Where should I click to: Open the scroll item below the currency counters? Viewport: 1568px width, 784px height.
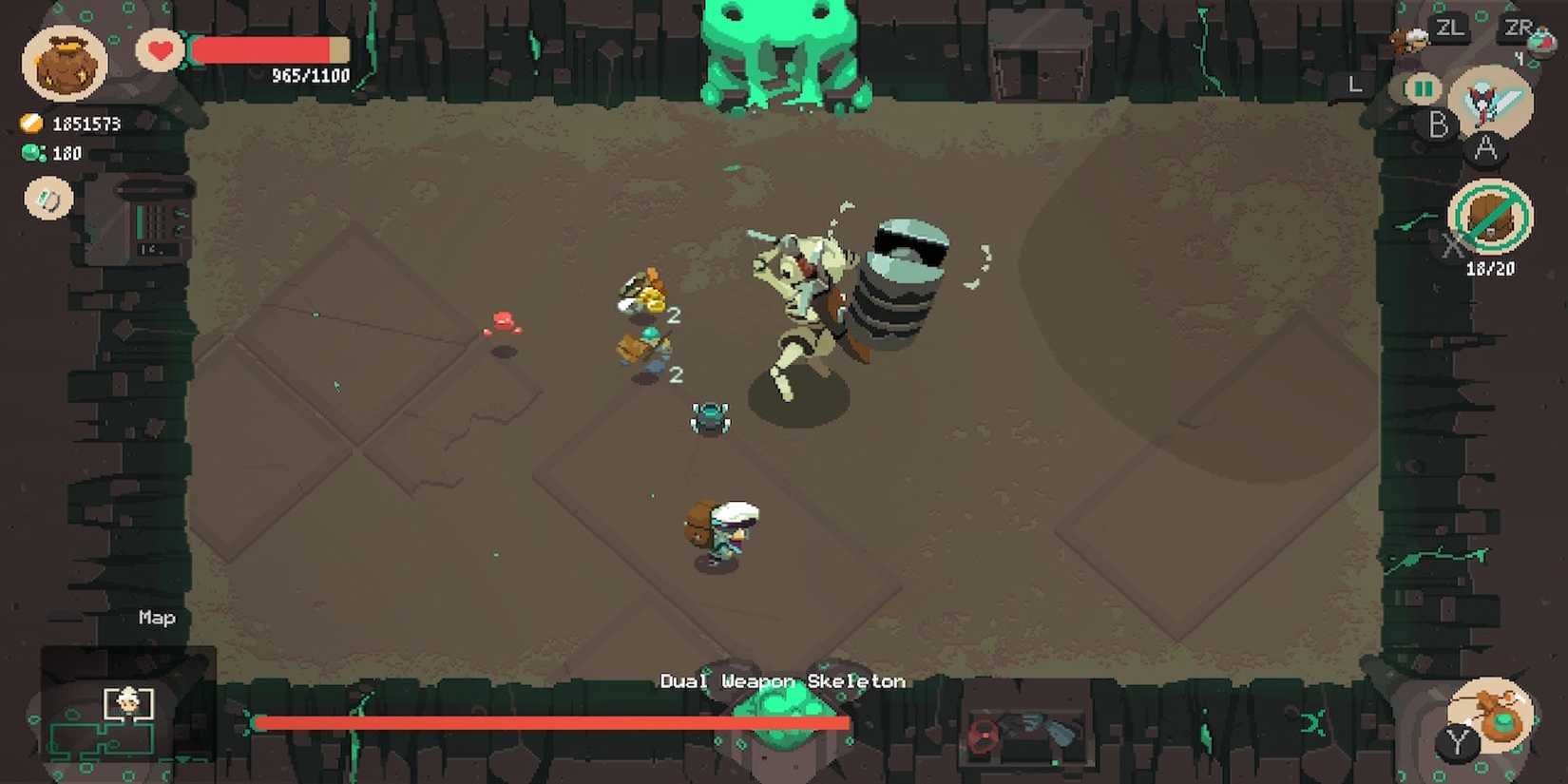[x=48, y=200]
